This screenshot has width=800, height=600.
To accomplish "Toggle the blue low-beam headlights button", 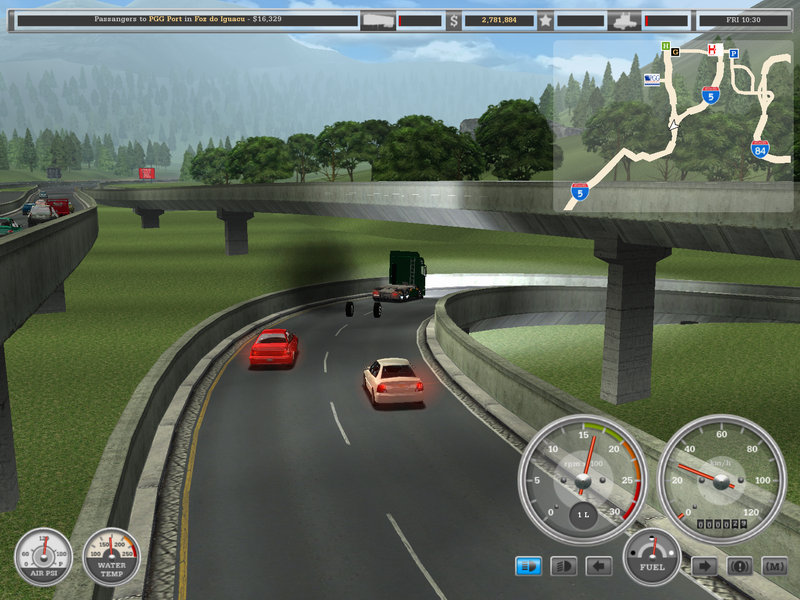I will pyautogui.click(x=528, y=566).
